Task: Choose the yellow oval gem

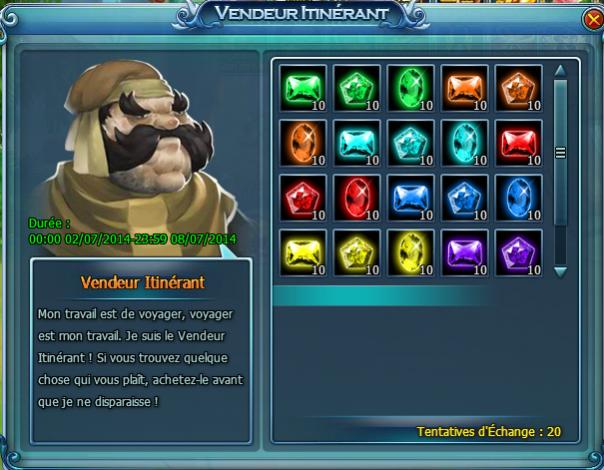Action: 407,251
